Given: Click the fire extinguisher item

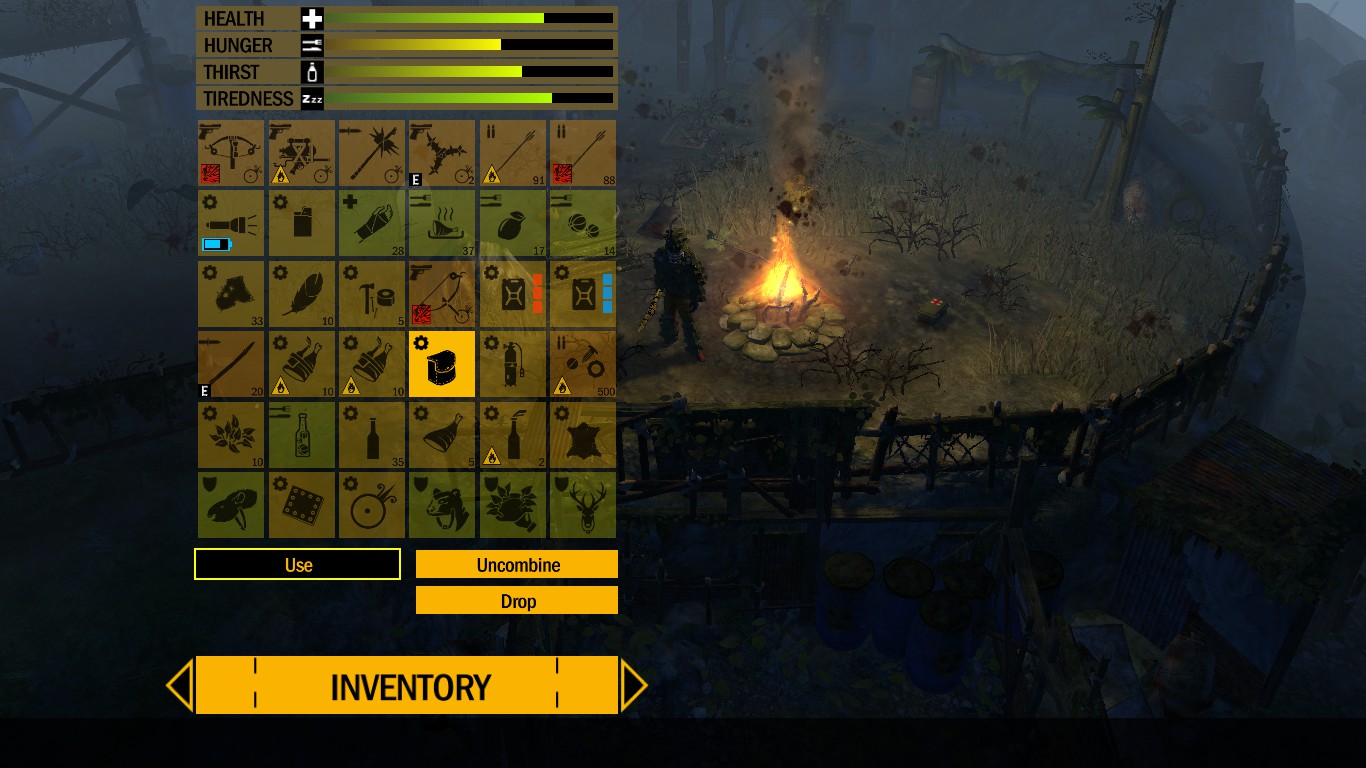Looking at the screenshot, I should pyautogui.click(x=511, y=364).
